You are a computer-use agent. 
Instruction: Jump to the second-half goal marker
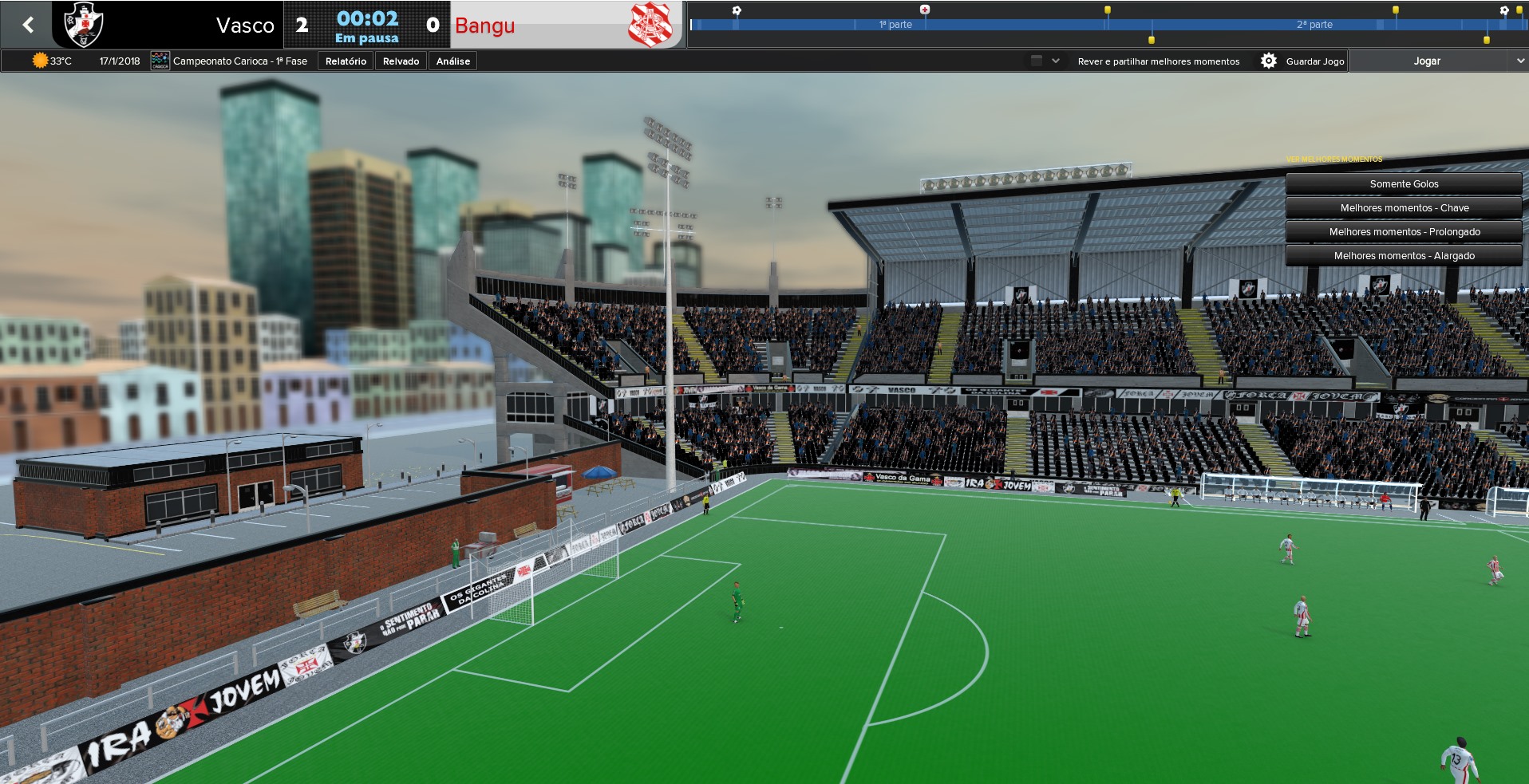[1504, 10]
